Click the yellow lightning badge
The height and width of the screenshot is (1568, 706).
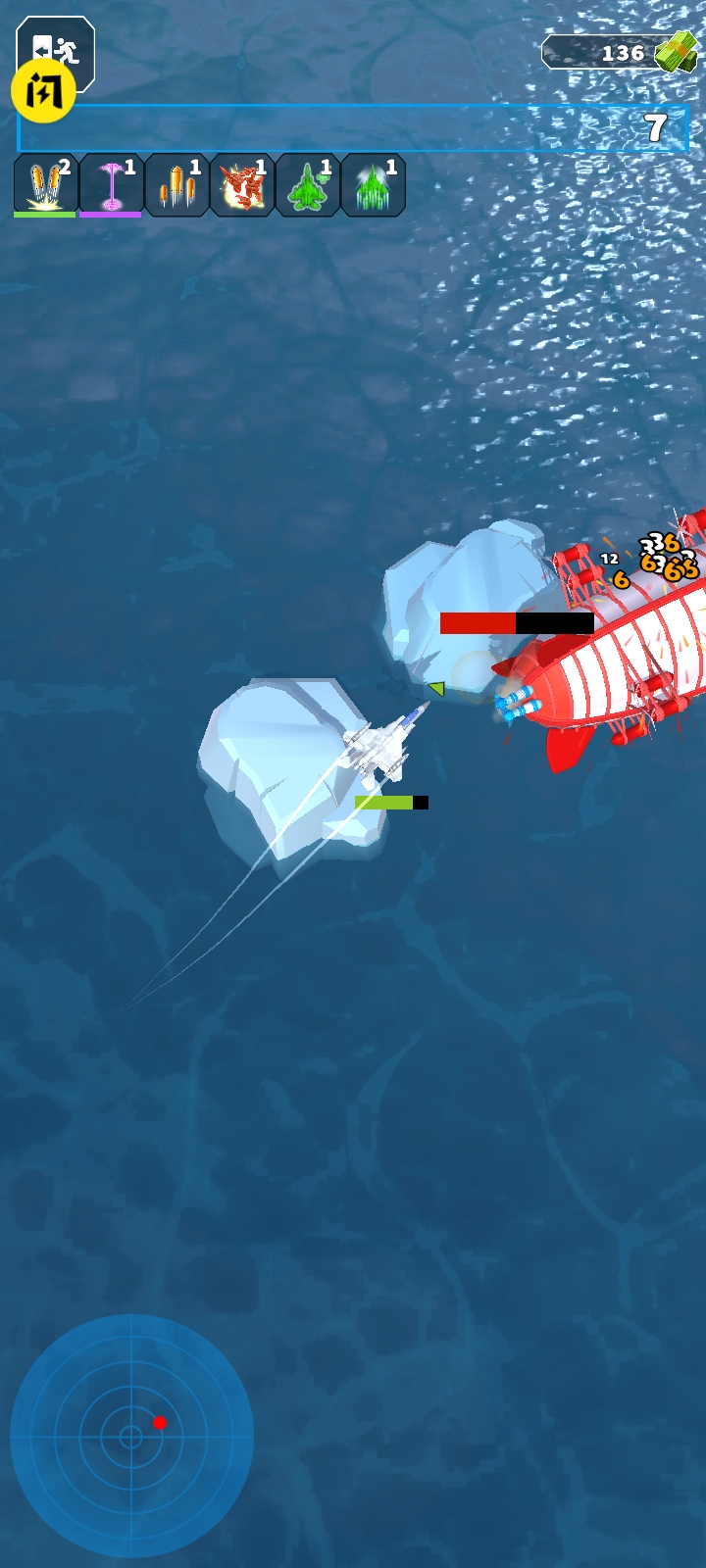43,91
